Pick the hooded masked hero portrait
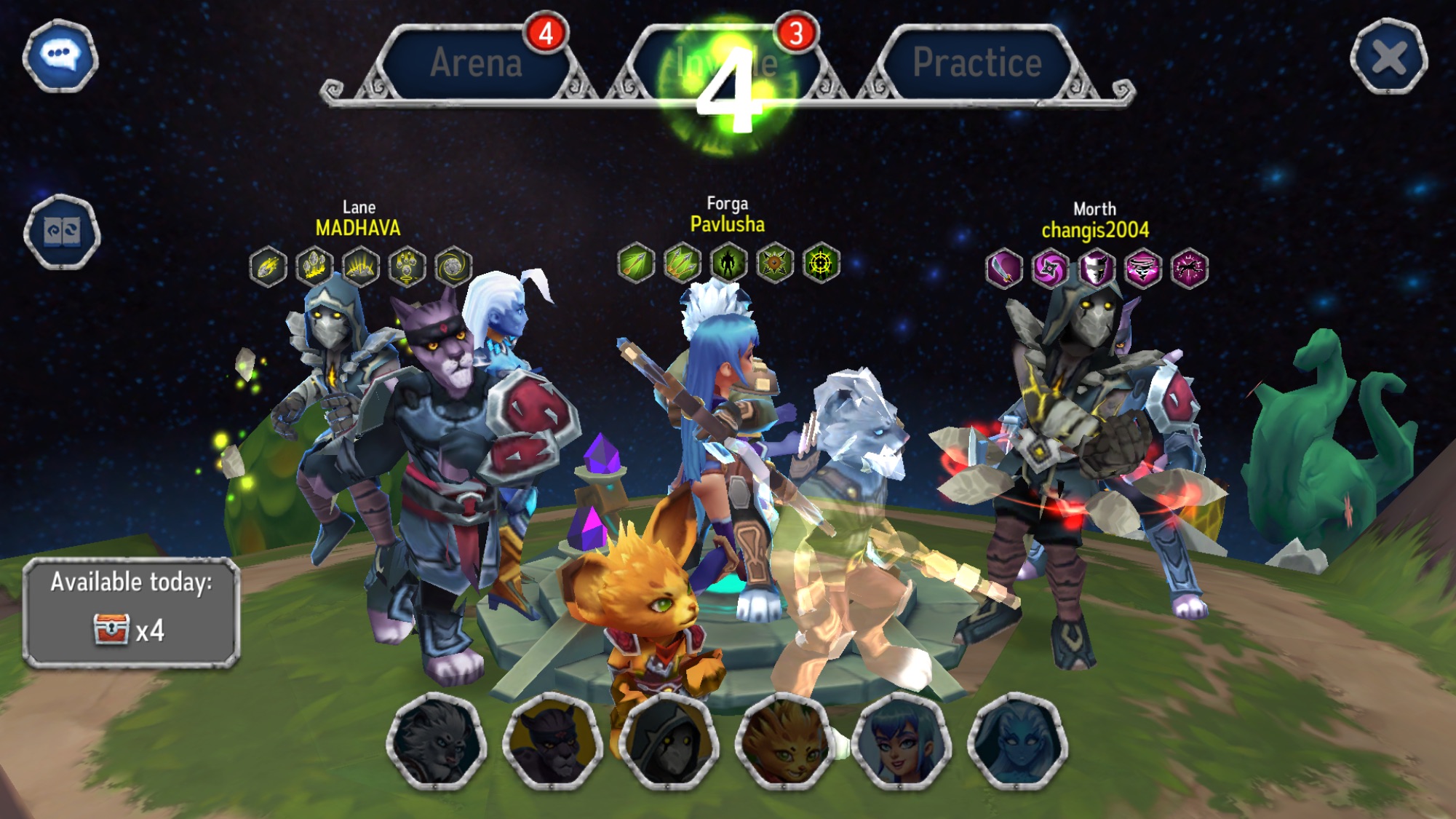Image resolution: width=1456 pixels, height=819 pixels. coord(669,743)
